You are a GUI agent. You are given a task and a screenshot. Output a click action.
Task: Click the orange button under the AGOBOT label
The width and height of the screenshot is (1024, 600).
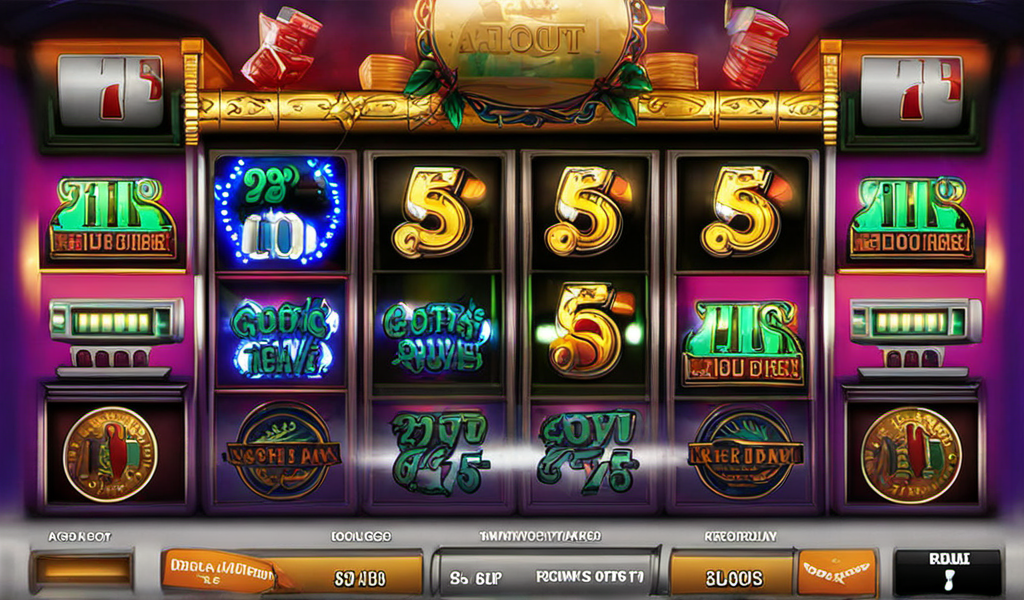[x=82, y=570]
